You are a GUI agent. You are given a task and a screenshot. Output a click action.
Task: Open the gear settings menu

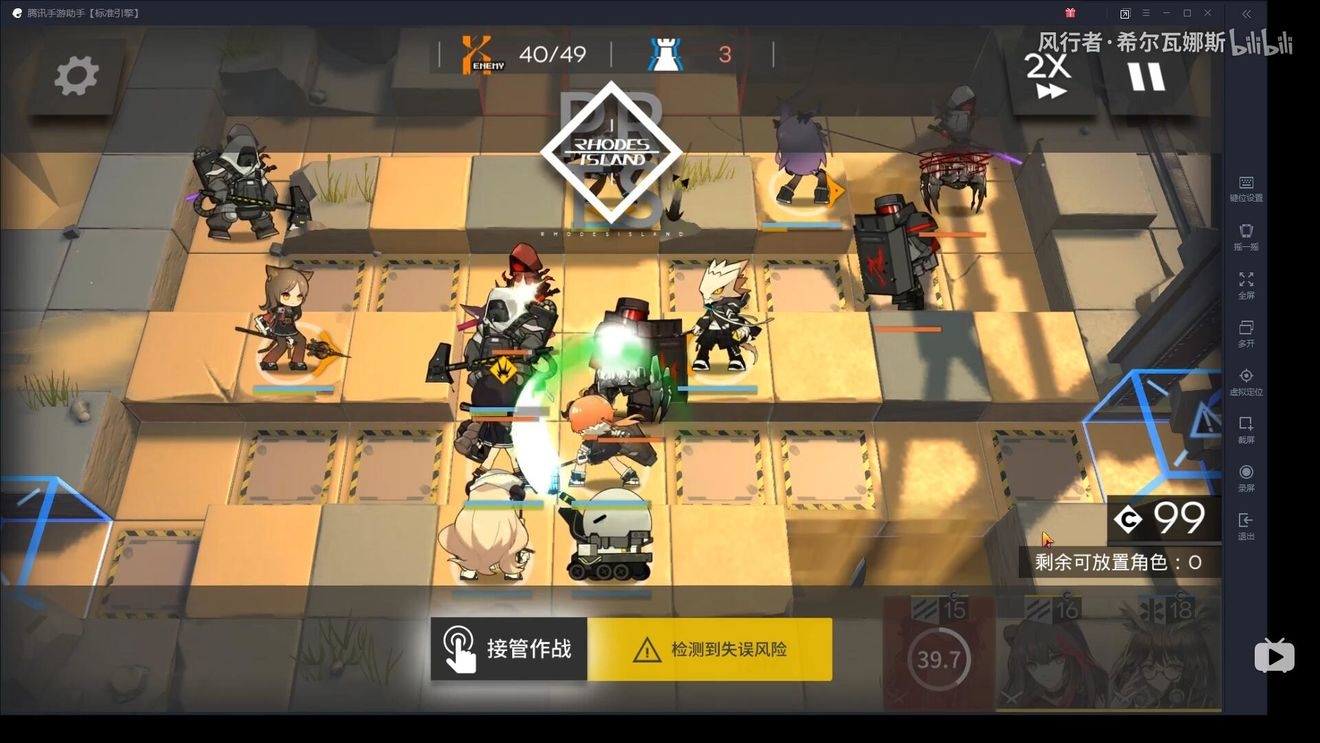pyautogui.click(x=76, y=76)
